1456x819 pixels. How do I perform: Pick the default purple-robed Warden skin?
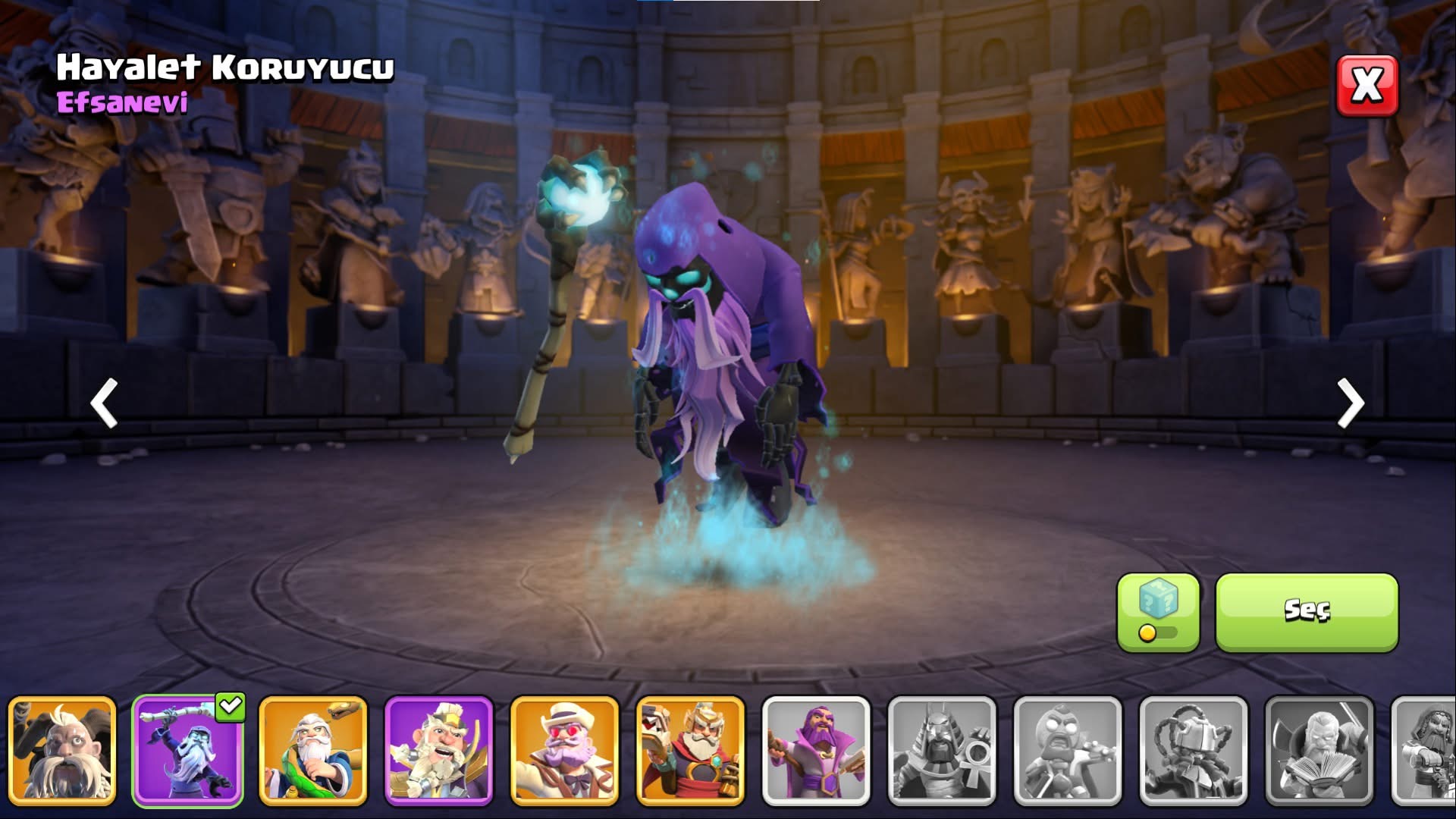coord(816,750)
